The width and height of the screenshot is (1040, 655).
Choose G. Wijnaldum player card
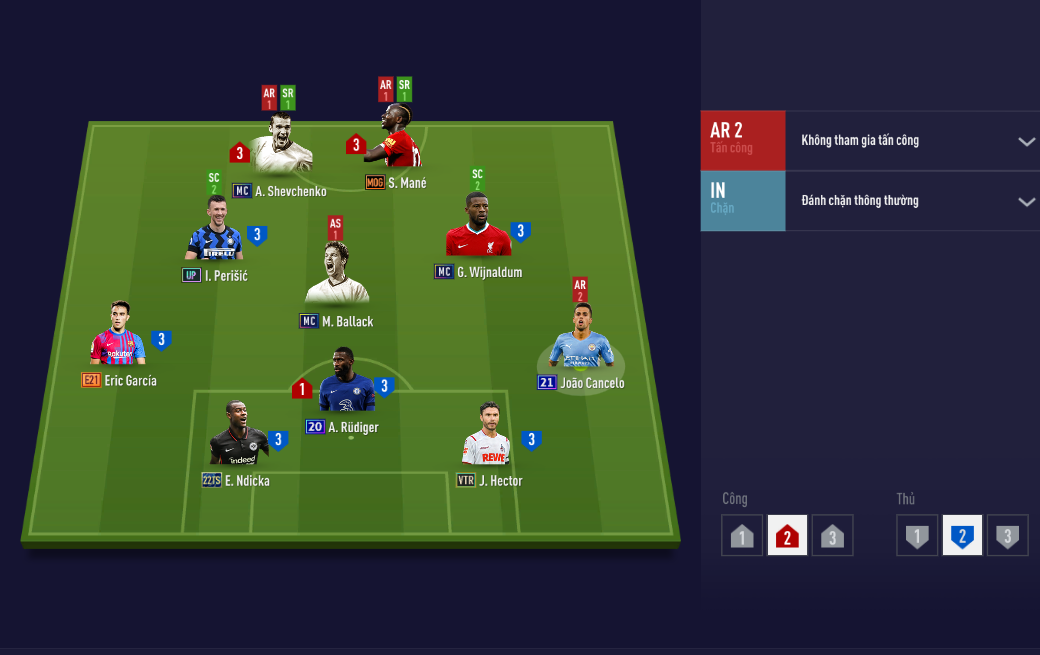478,232
